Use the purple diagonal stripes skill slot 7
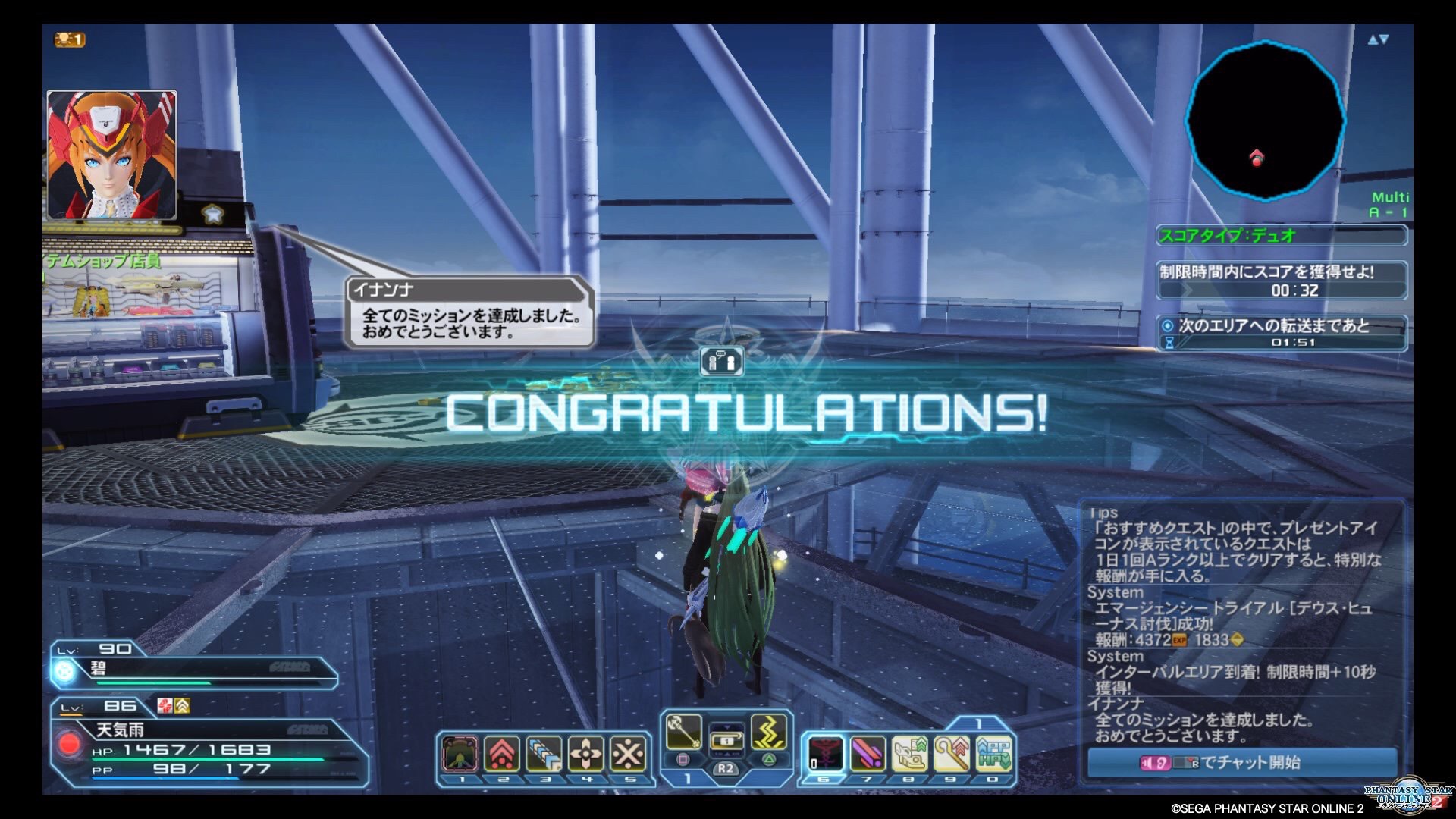This screenshot has height=819, width=1456. tap(867, 755)
